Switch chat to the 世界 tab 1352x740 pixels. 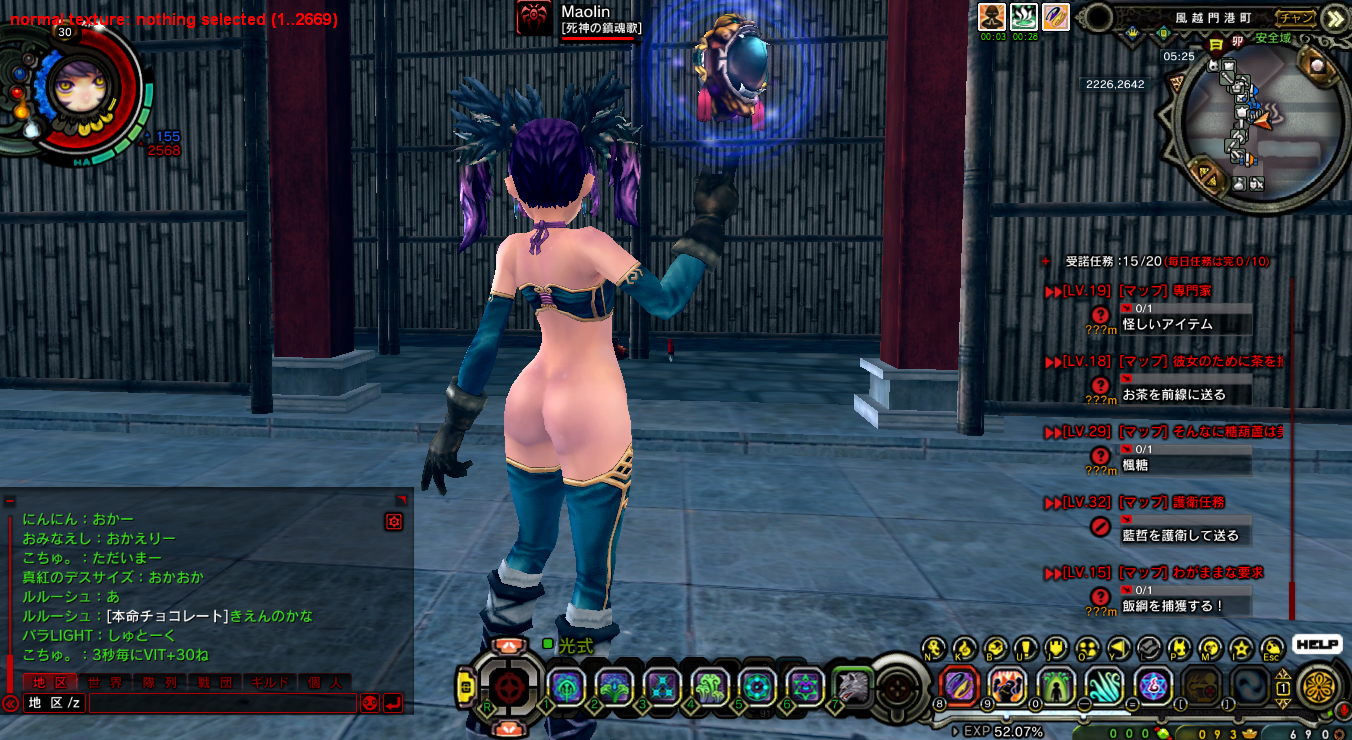click(x=104, y=682)
